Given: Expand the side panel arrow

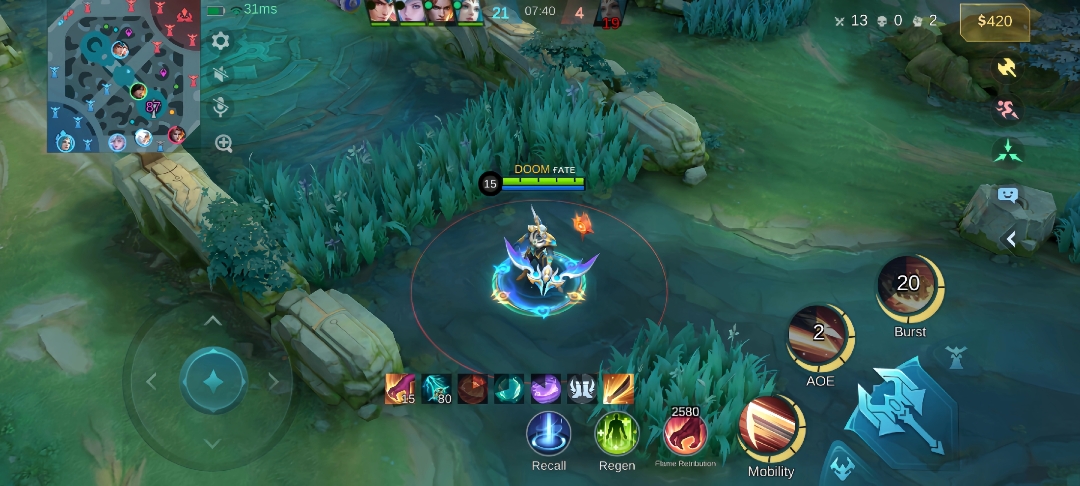Looking at the screenshot, I should [1012, 239].
